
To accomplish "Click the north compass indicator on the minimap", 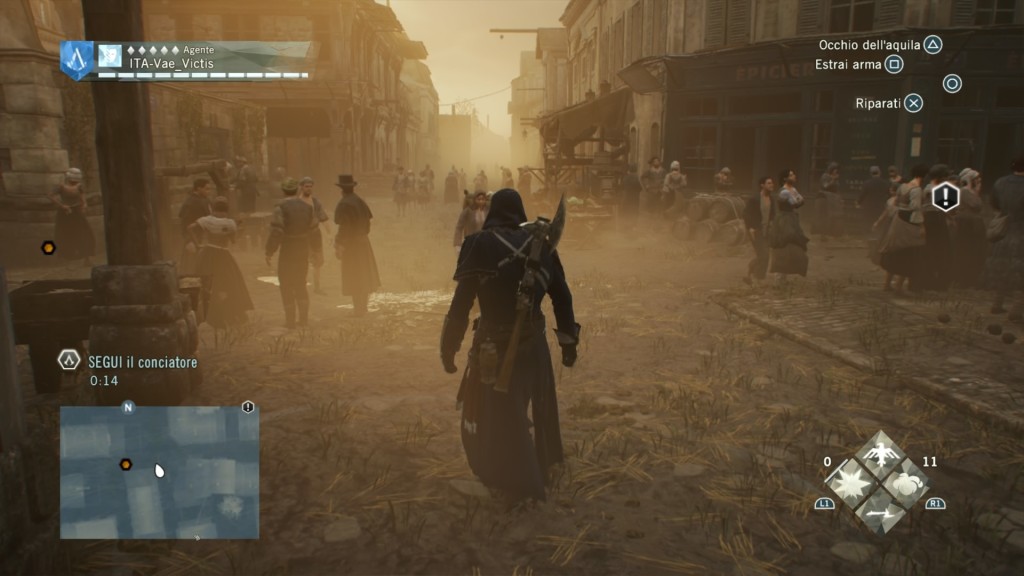I will click(127, 407).
